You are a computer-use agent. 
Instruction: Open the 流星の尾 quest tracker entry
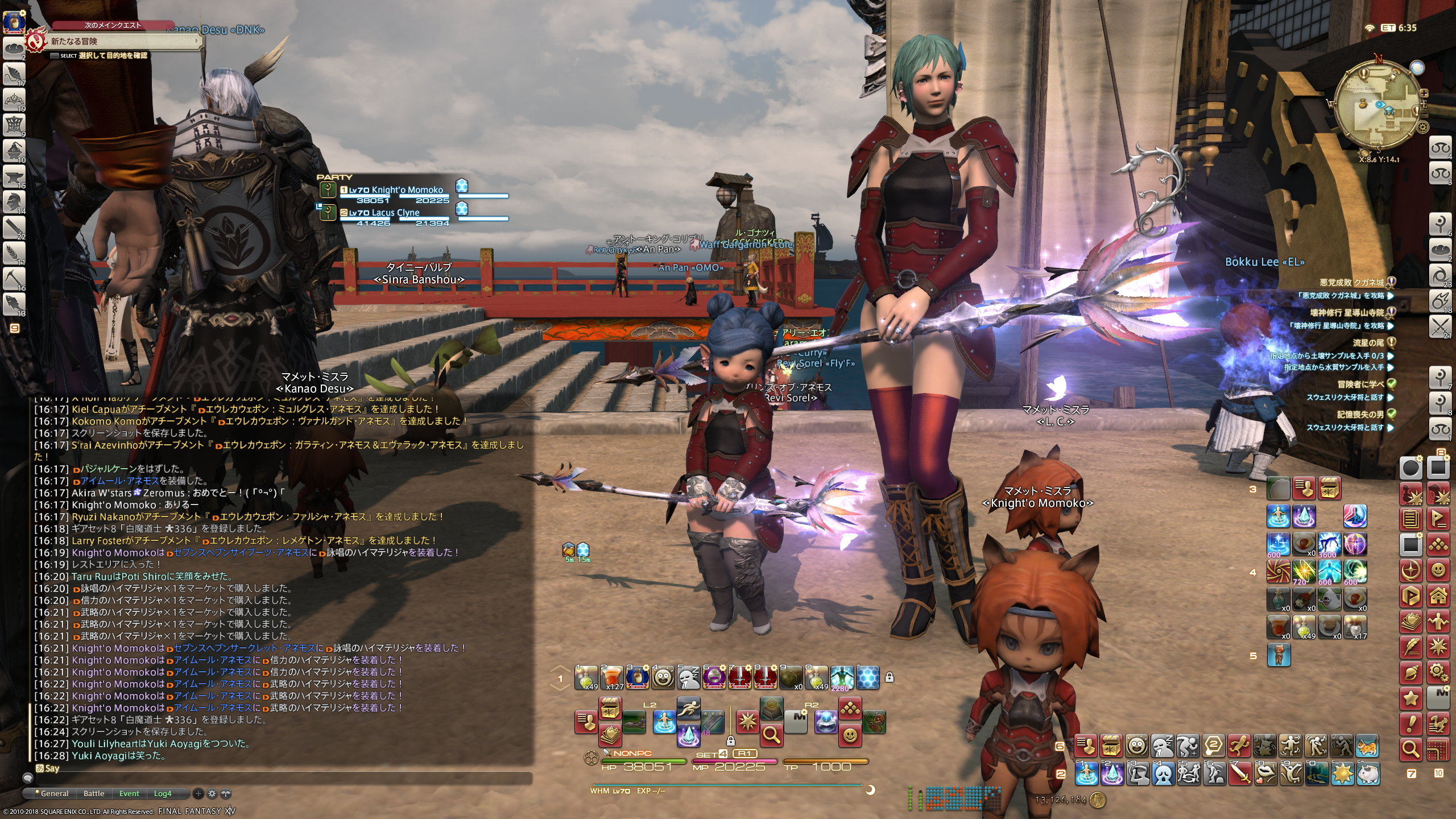coord(1368,342)
